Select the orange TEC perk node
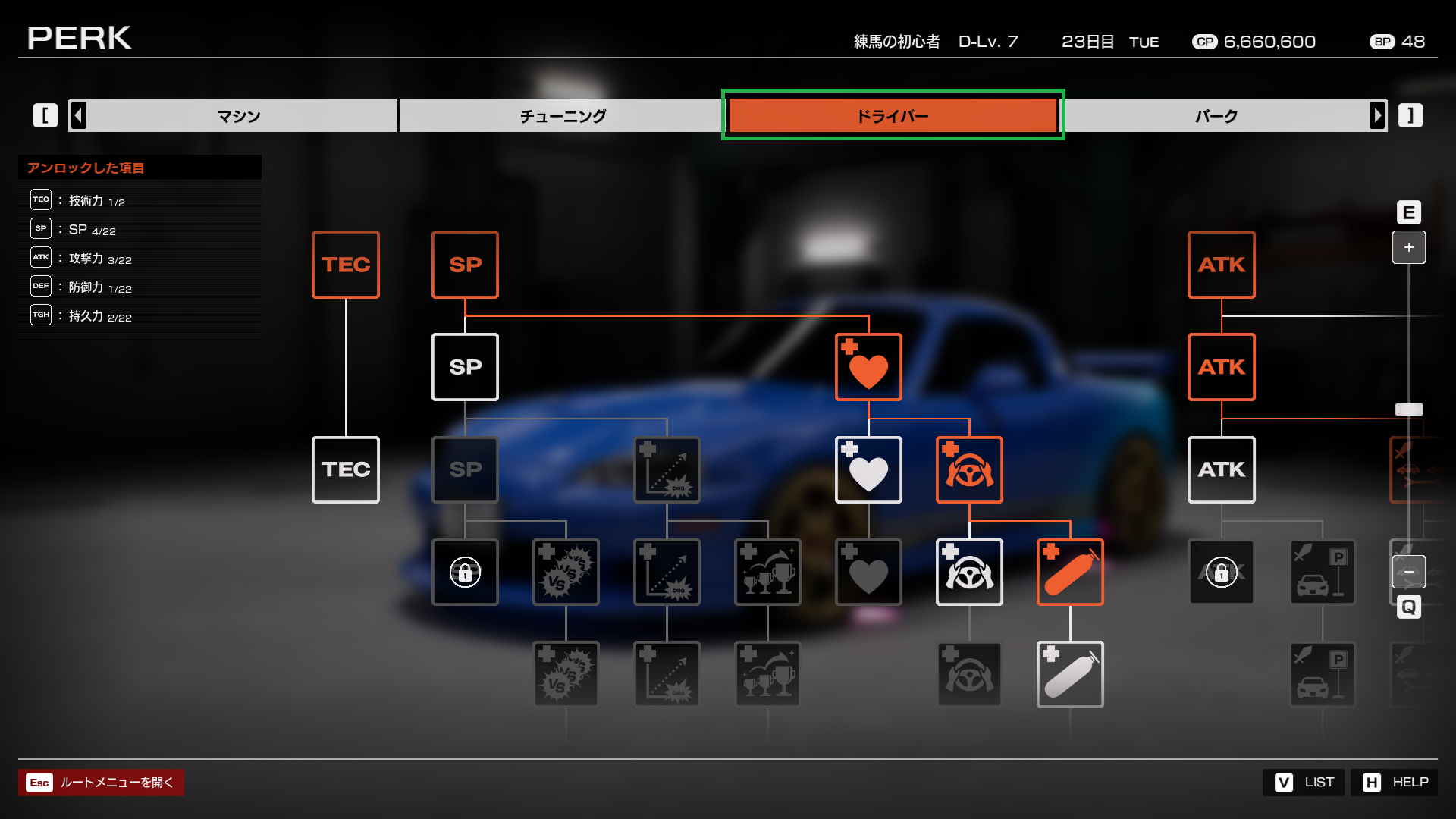The width and height of the screenshot is (1456, 819). click(345, 264)
